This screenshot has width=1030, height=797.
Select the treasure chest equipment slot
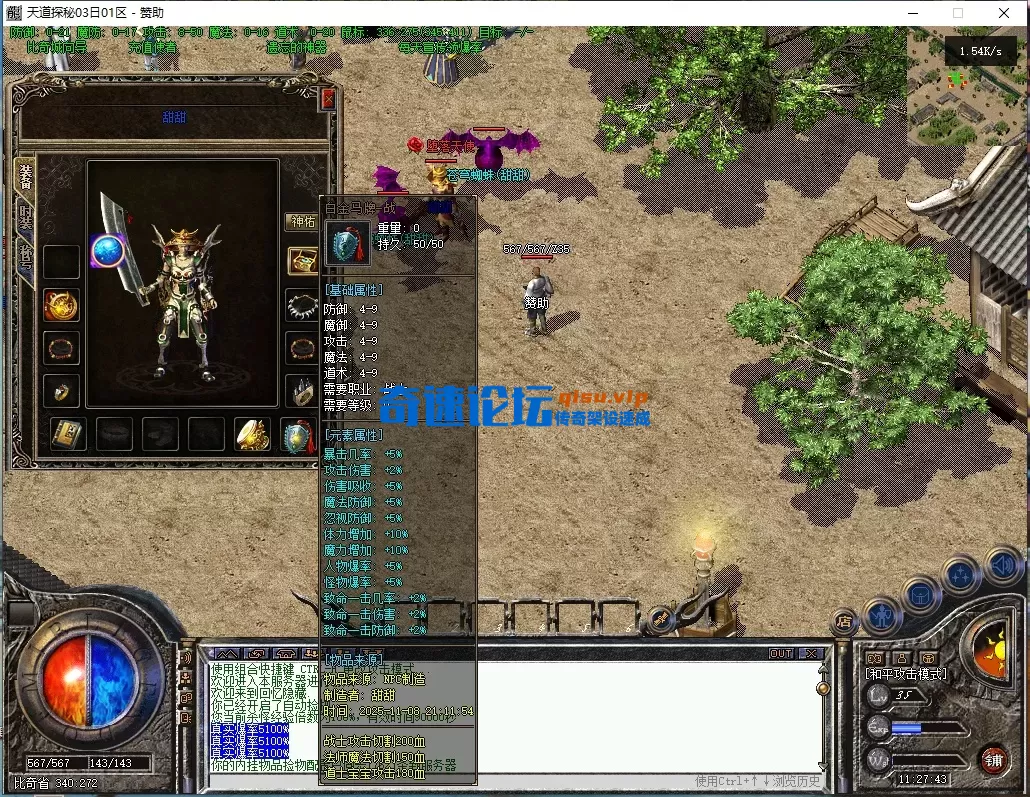click(x=302, y=261)
